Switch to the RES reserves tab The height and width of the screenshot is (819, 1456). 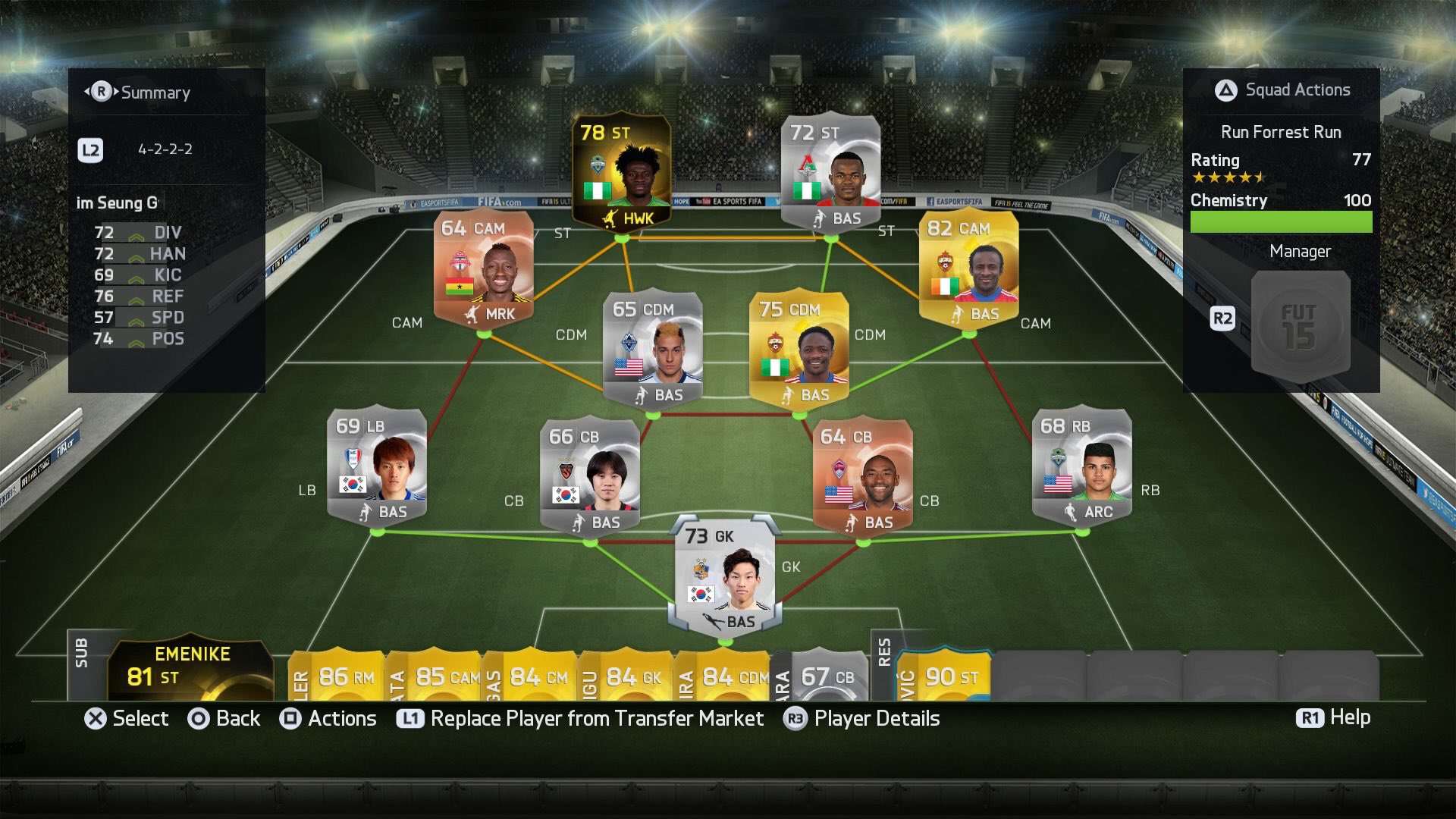click(x=885, y=667)
